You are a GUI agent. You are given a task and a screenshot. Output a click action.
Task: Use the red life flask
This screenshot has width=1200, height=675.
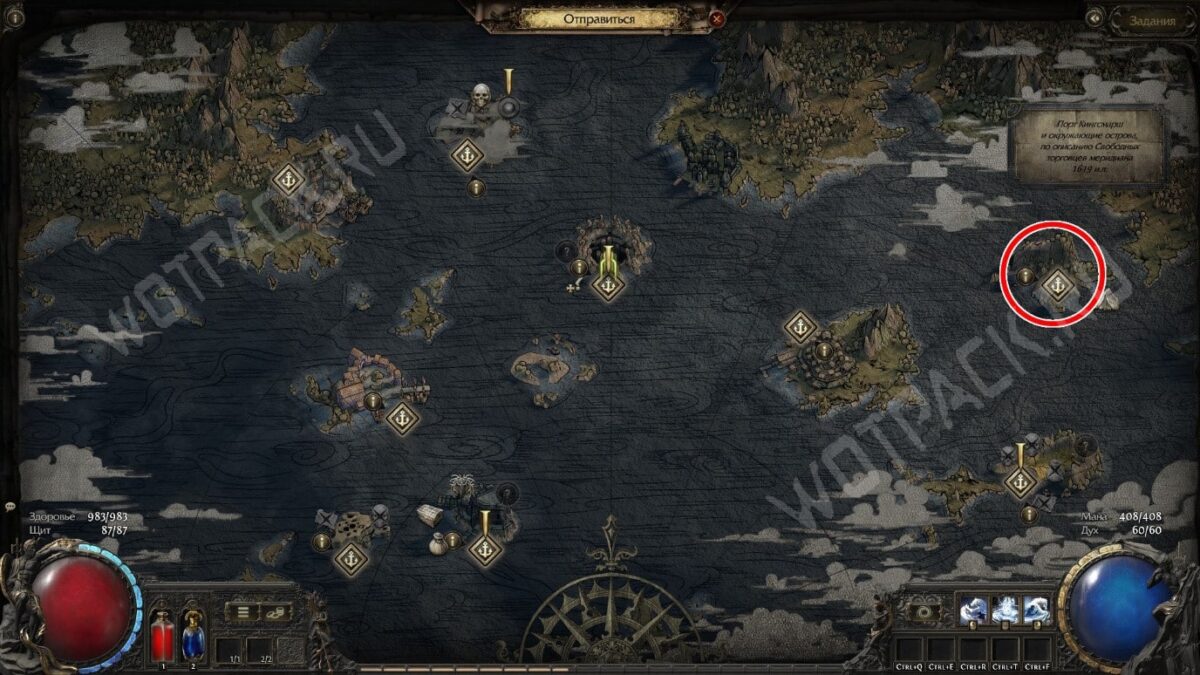pyautogui.click(x=163, y=635)
